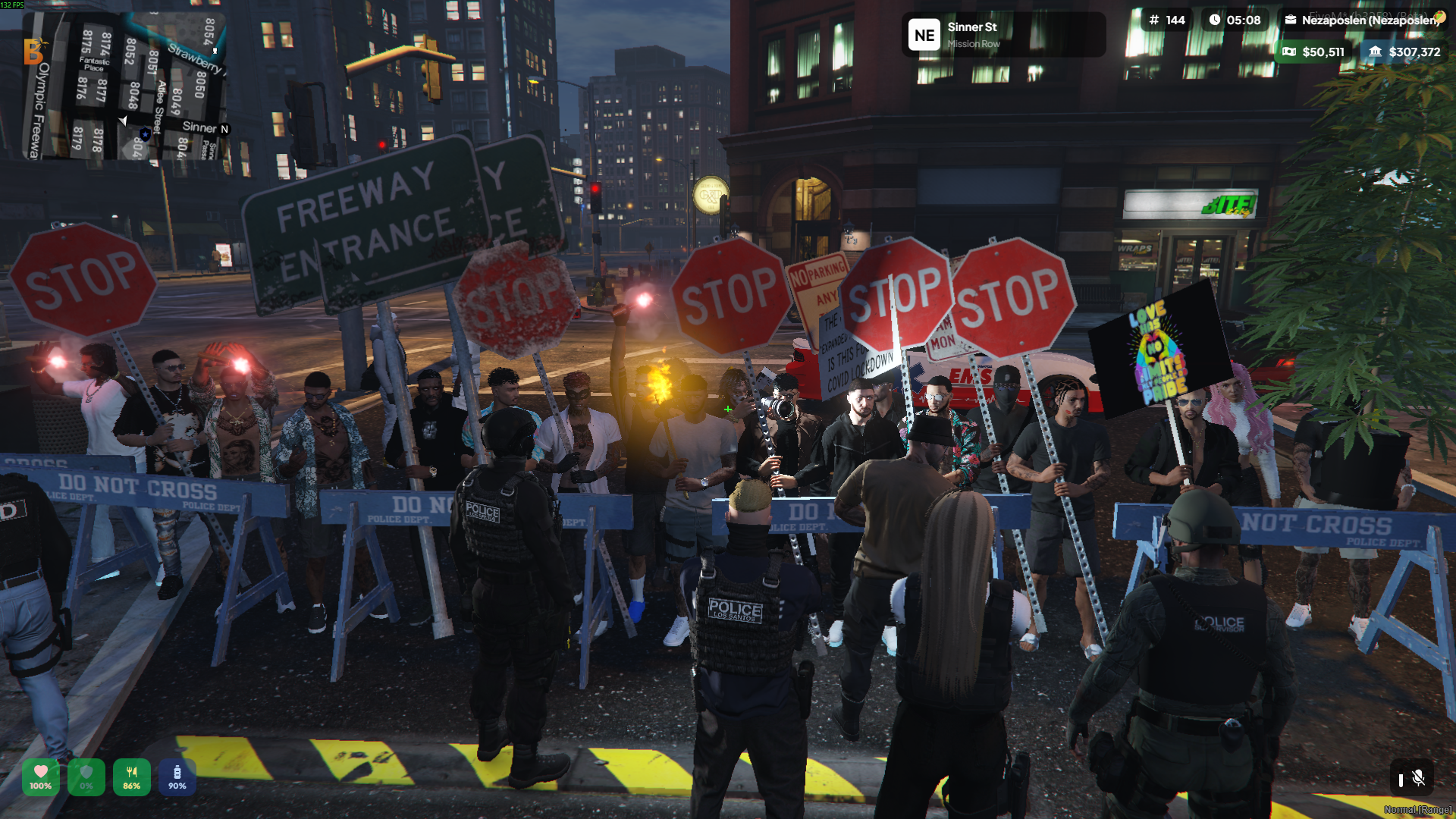Click the vertical voice level bar

(1401, 778)
